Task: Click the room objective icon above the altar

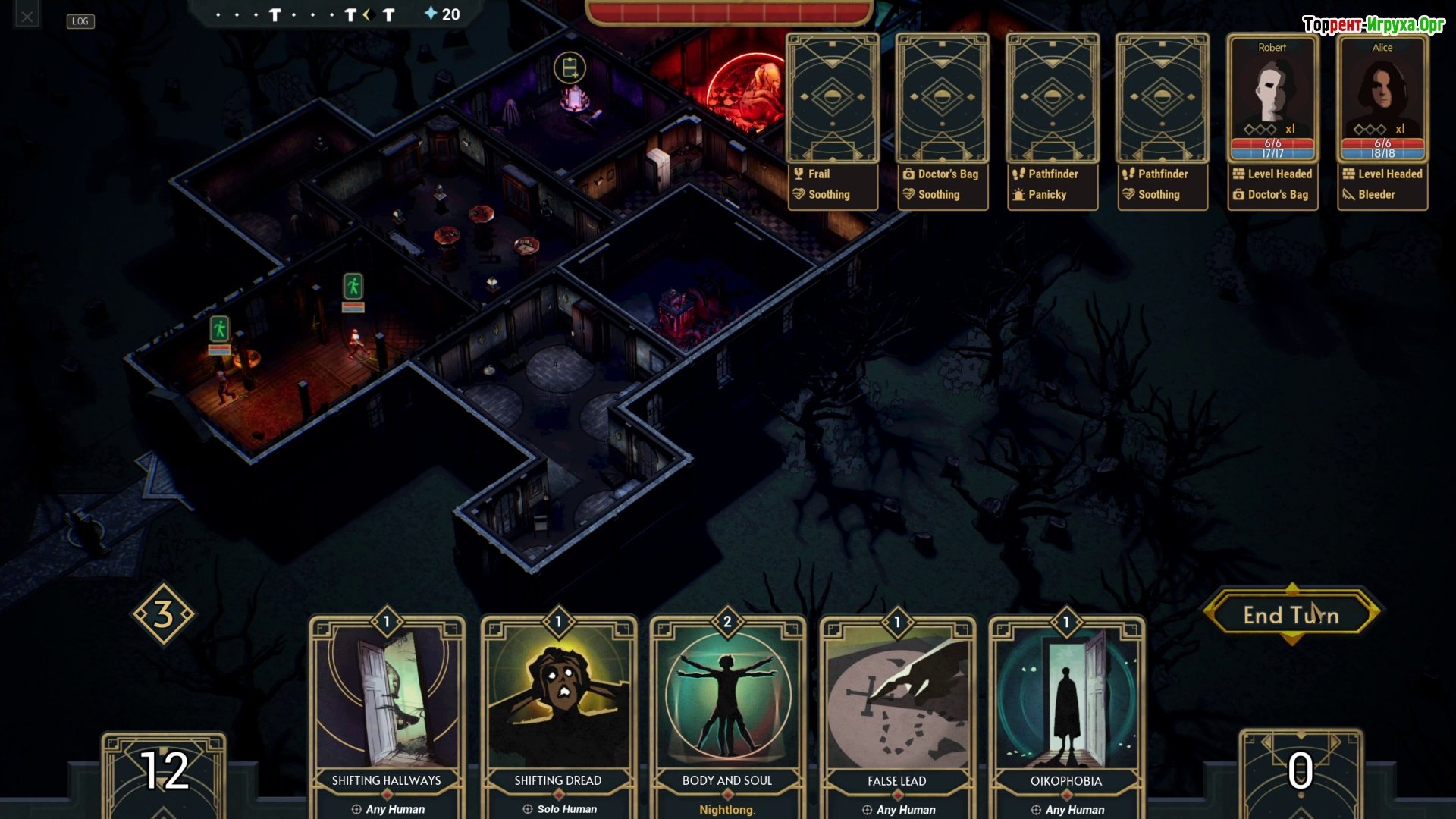Action: click(x=570, y=68)
